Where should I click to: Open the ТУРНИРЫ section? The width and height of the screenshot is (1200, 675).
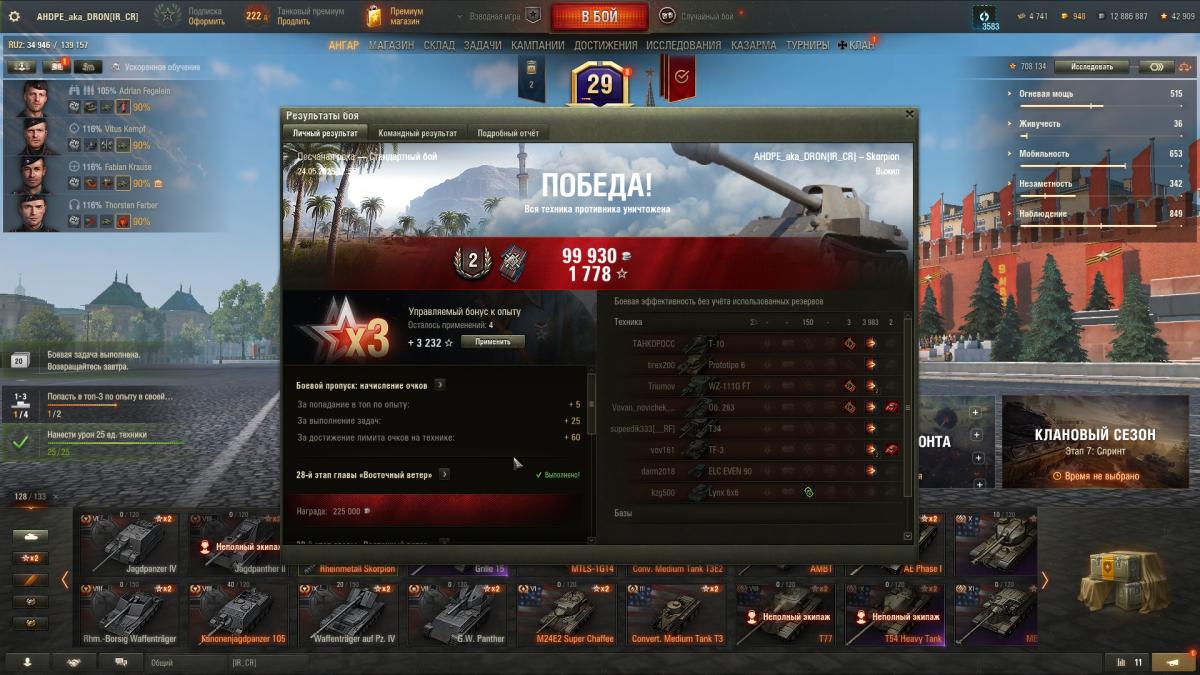coord(806,45)
